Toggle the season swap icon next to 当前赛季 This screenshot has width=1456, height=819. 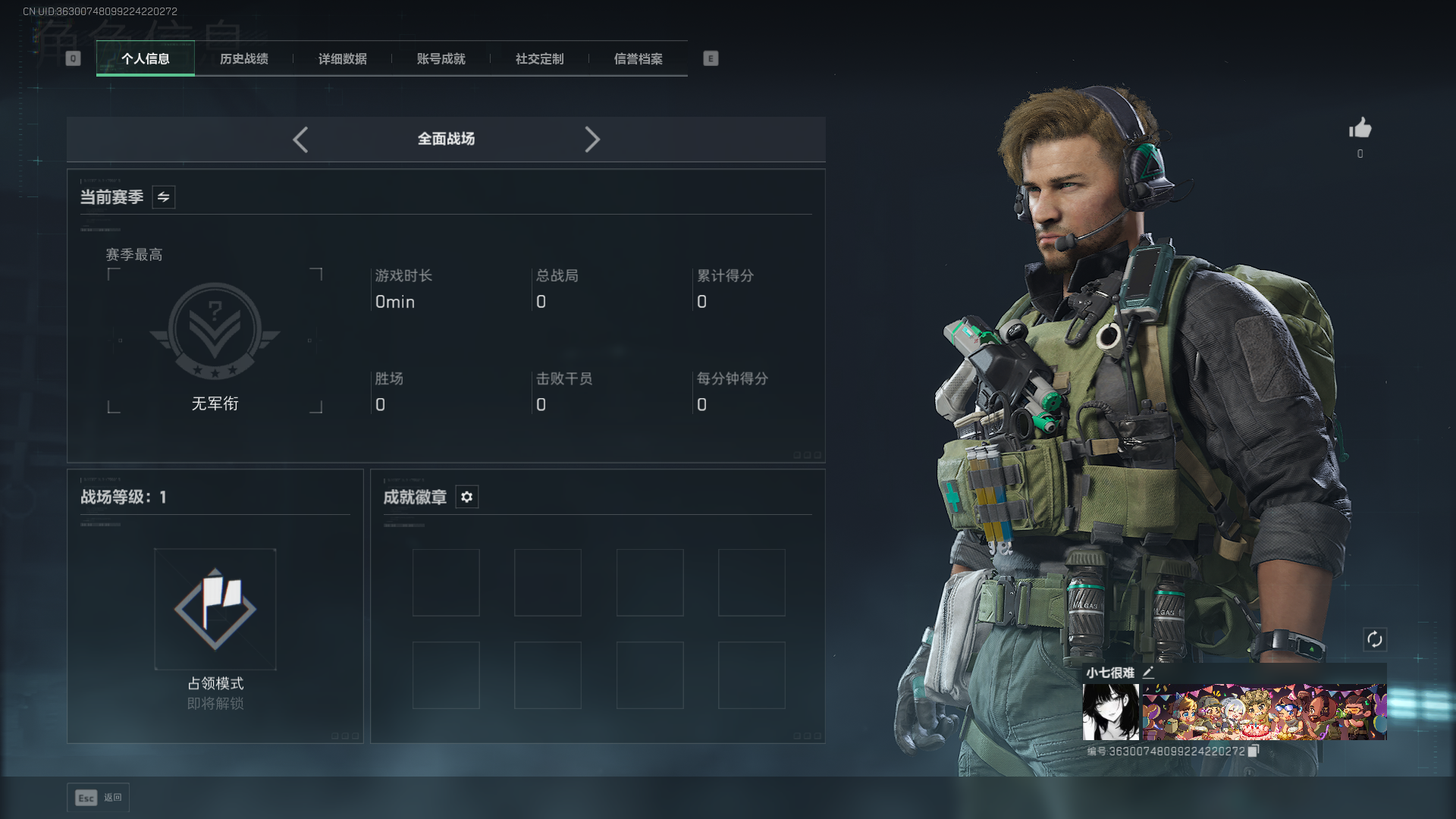coord(163,197)
